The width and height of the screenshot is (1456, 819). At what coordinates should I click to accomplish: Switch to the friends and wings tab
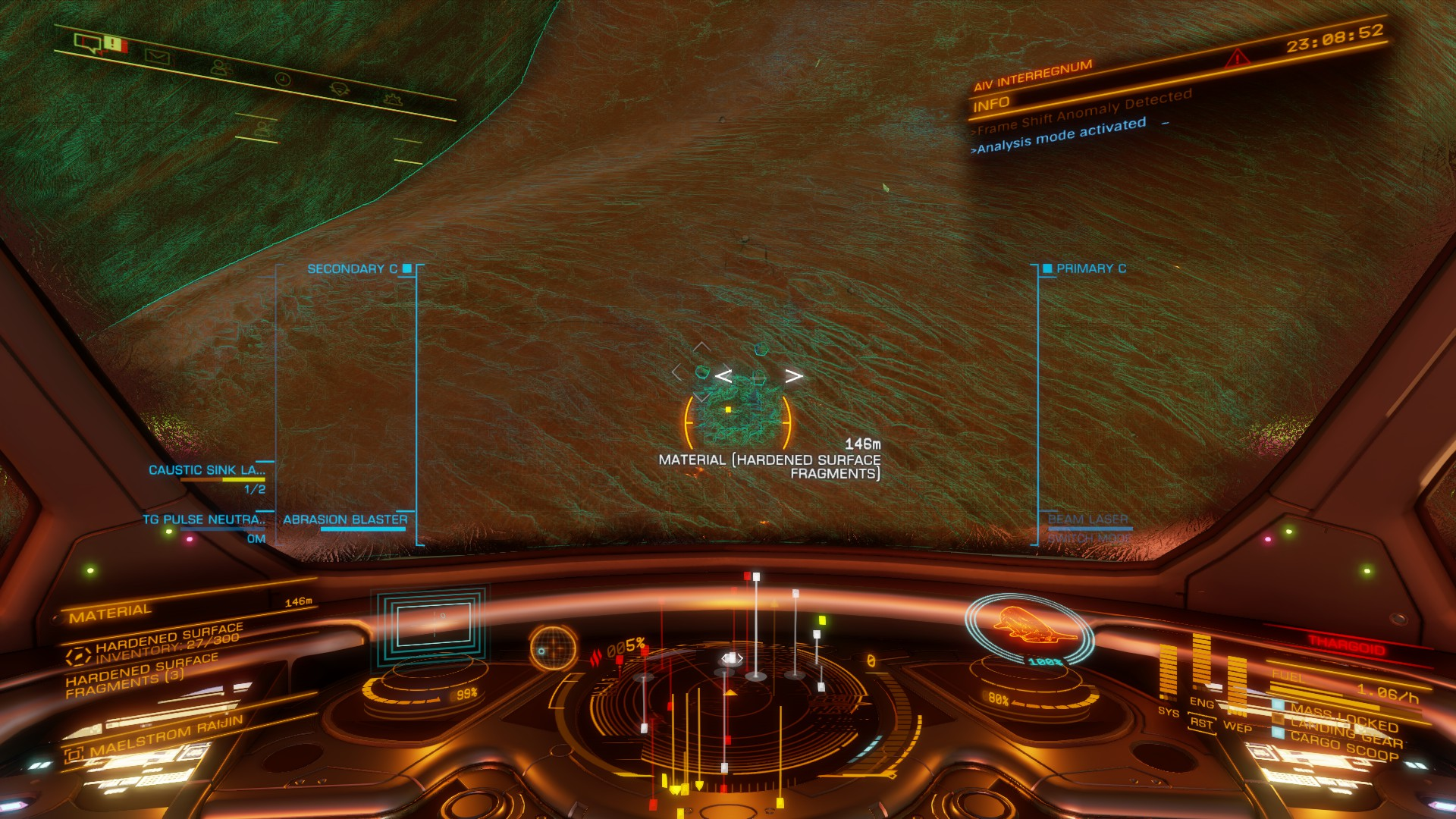221,67
